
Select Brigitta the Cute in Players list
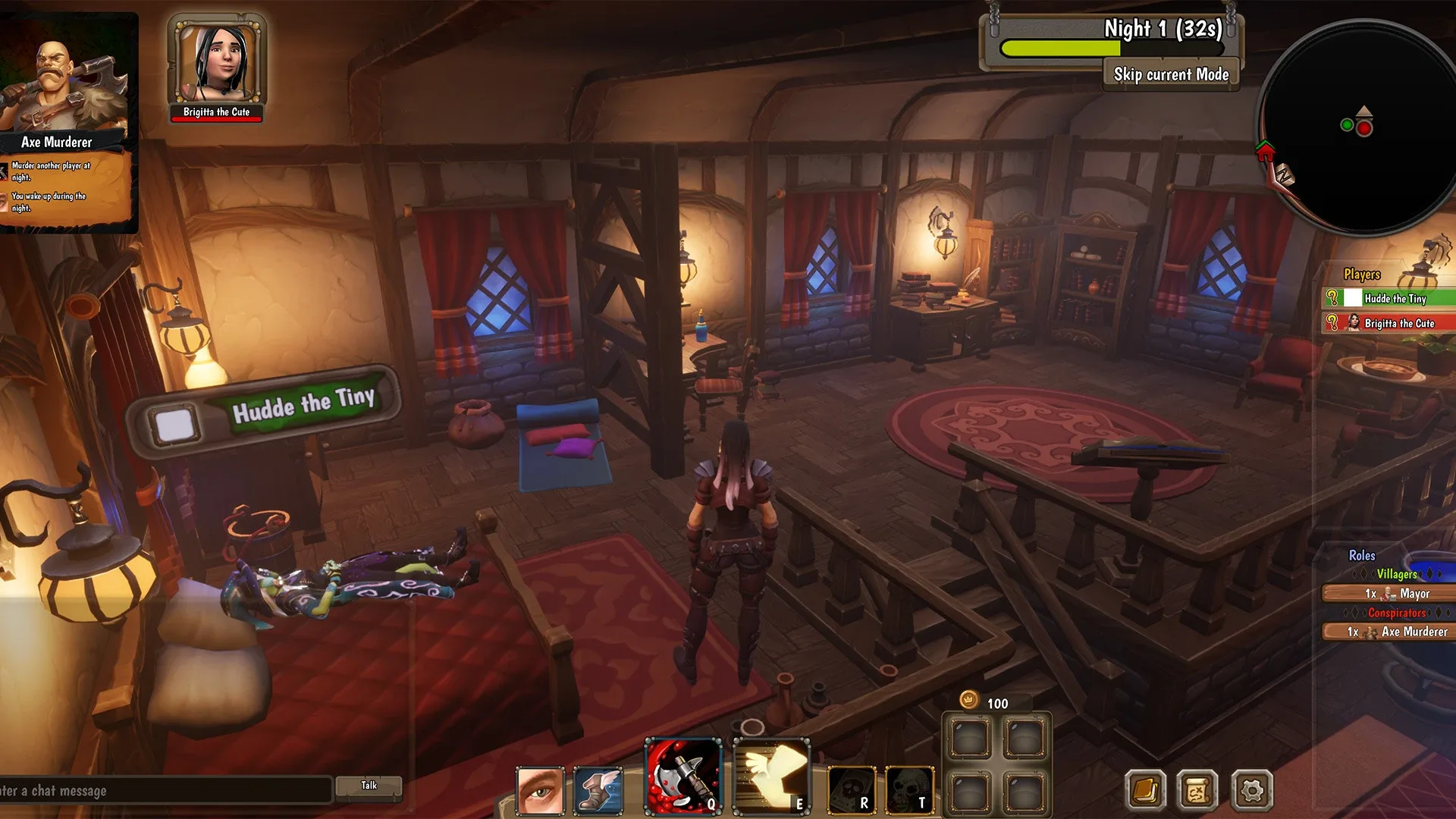(1398, 323)
